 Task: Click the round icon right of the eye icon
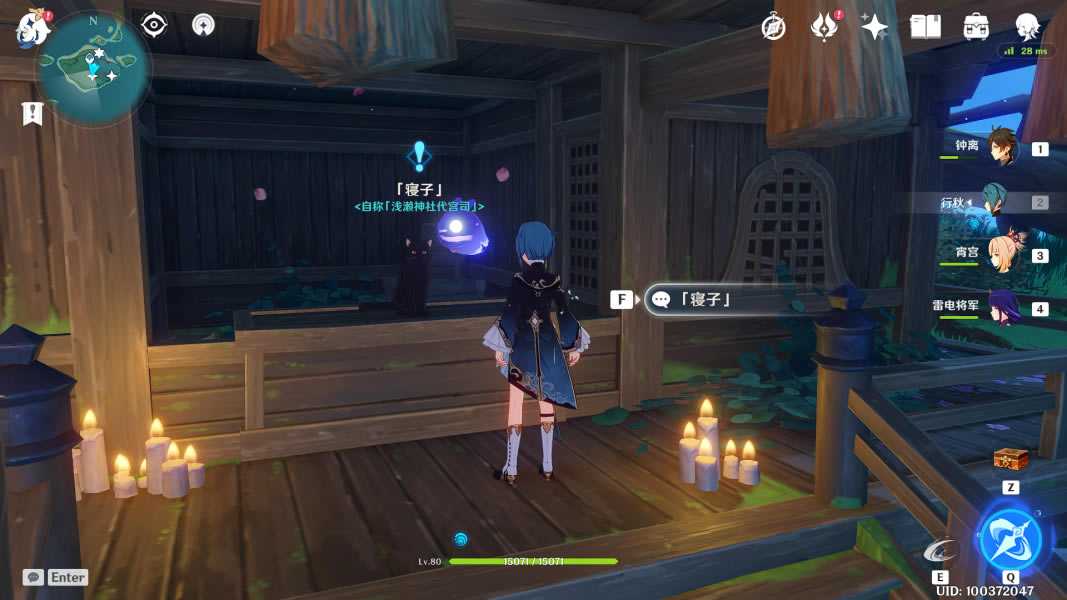tap(203, 25)
